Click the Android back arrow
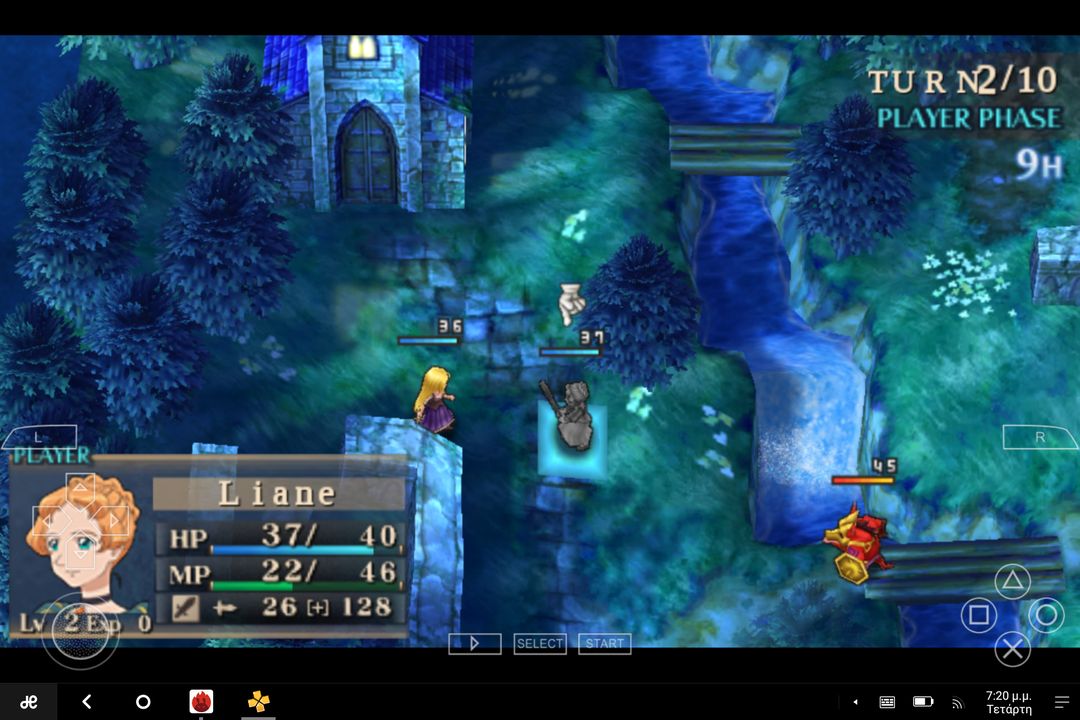Screen dimensions: 1080x720 (x=87, y=702)
